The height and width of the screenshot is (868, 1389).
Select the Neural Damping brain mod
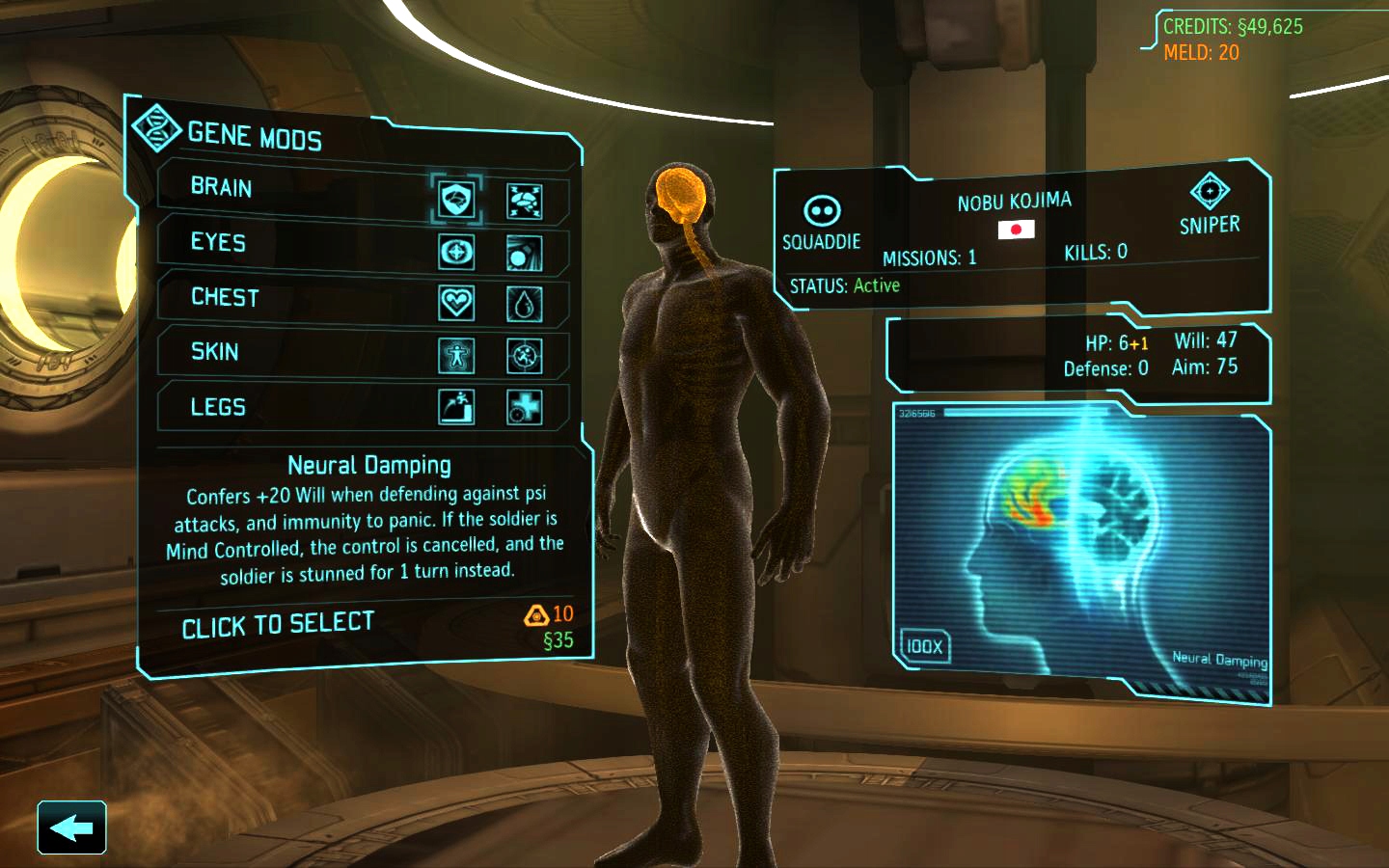(455, 200)
